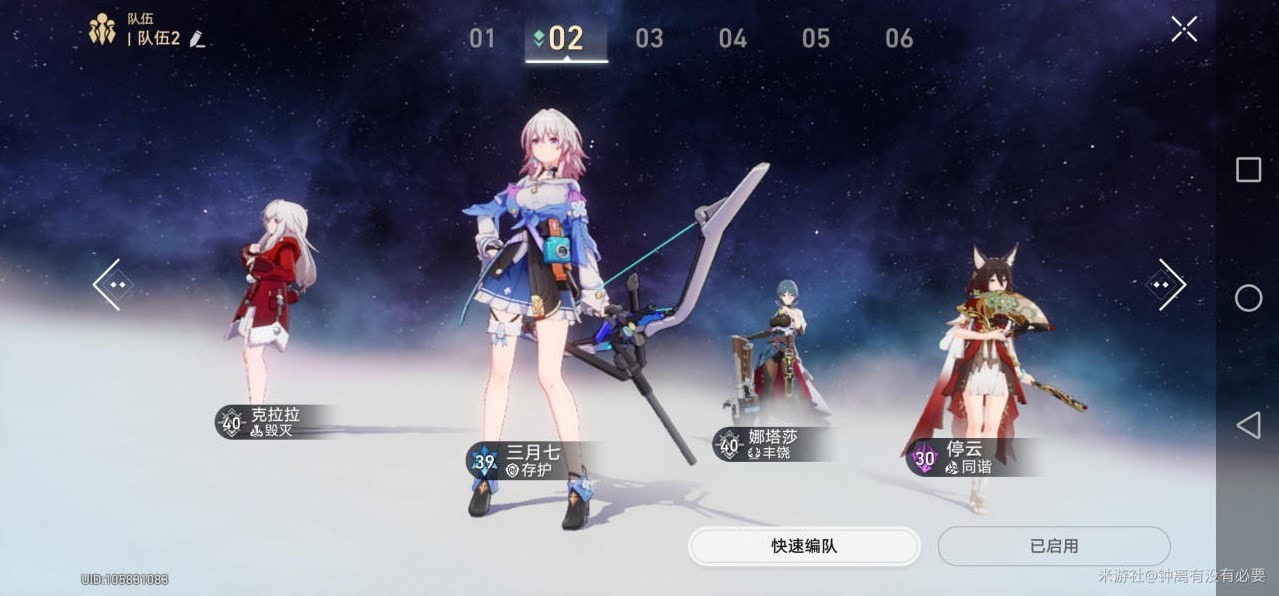Go to previous team with left arrow

[109, 285]
